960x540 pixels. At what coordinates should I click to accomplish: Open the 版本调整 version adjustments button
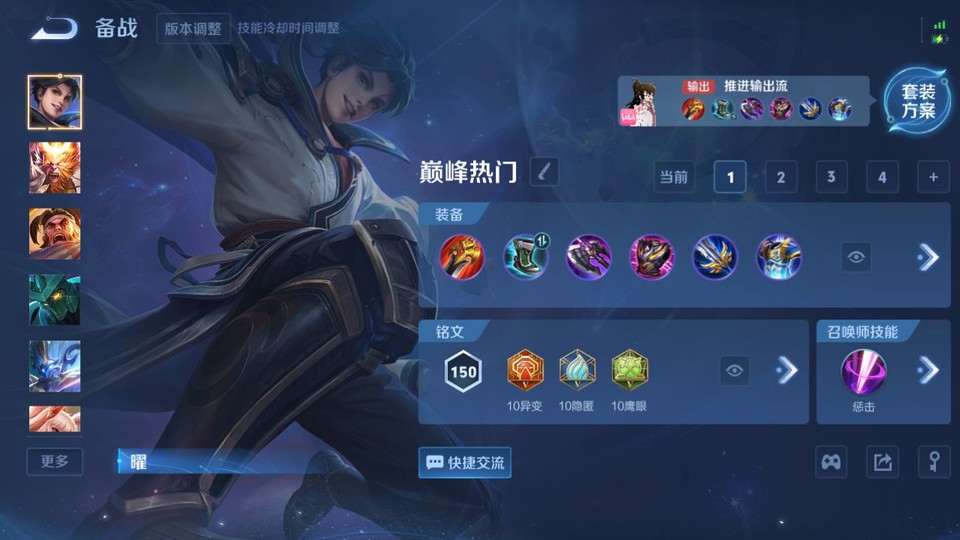193,28
